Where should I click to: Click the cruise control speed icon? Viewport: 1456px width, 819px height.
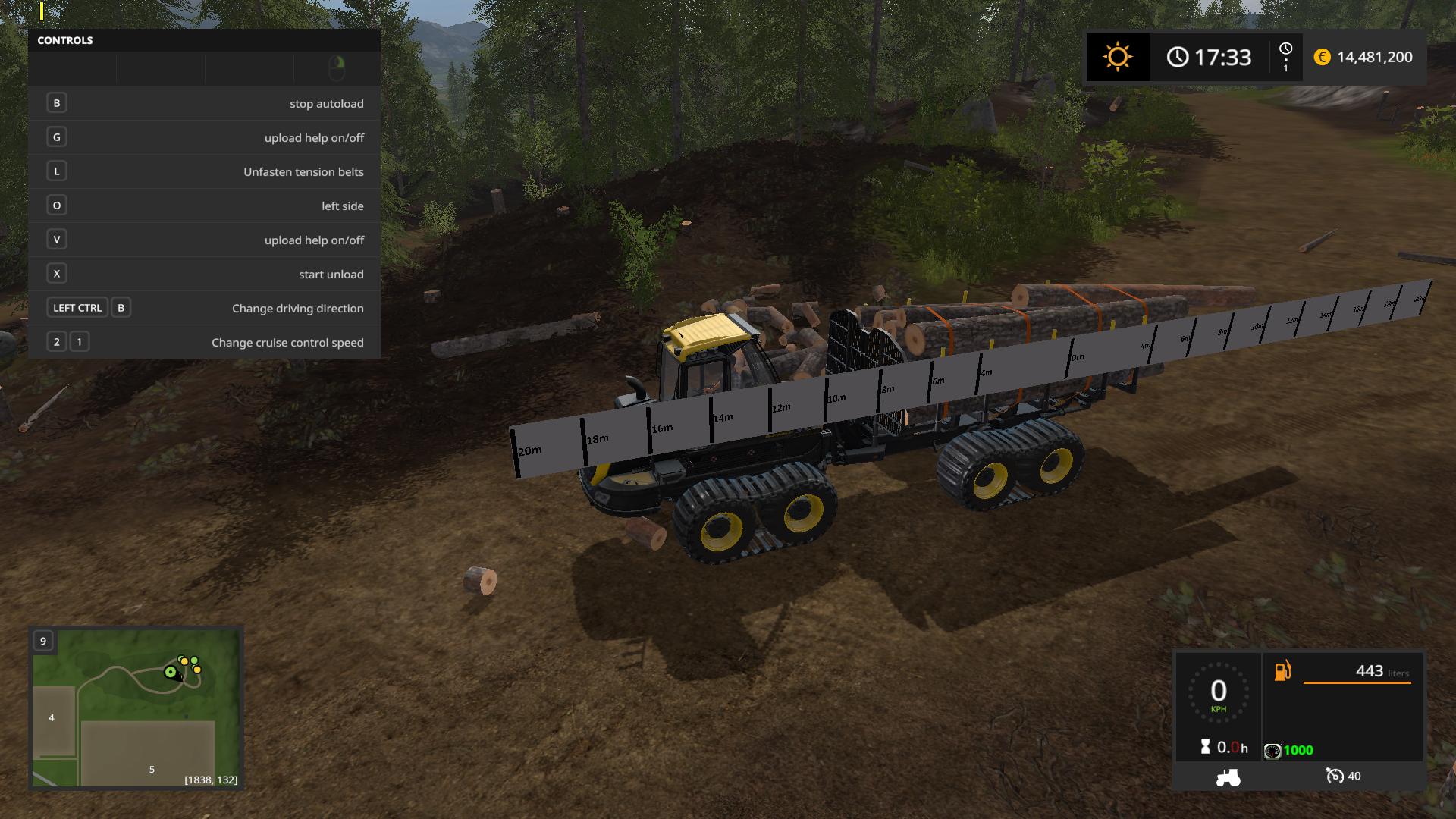[1334, 776]
